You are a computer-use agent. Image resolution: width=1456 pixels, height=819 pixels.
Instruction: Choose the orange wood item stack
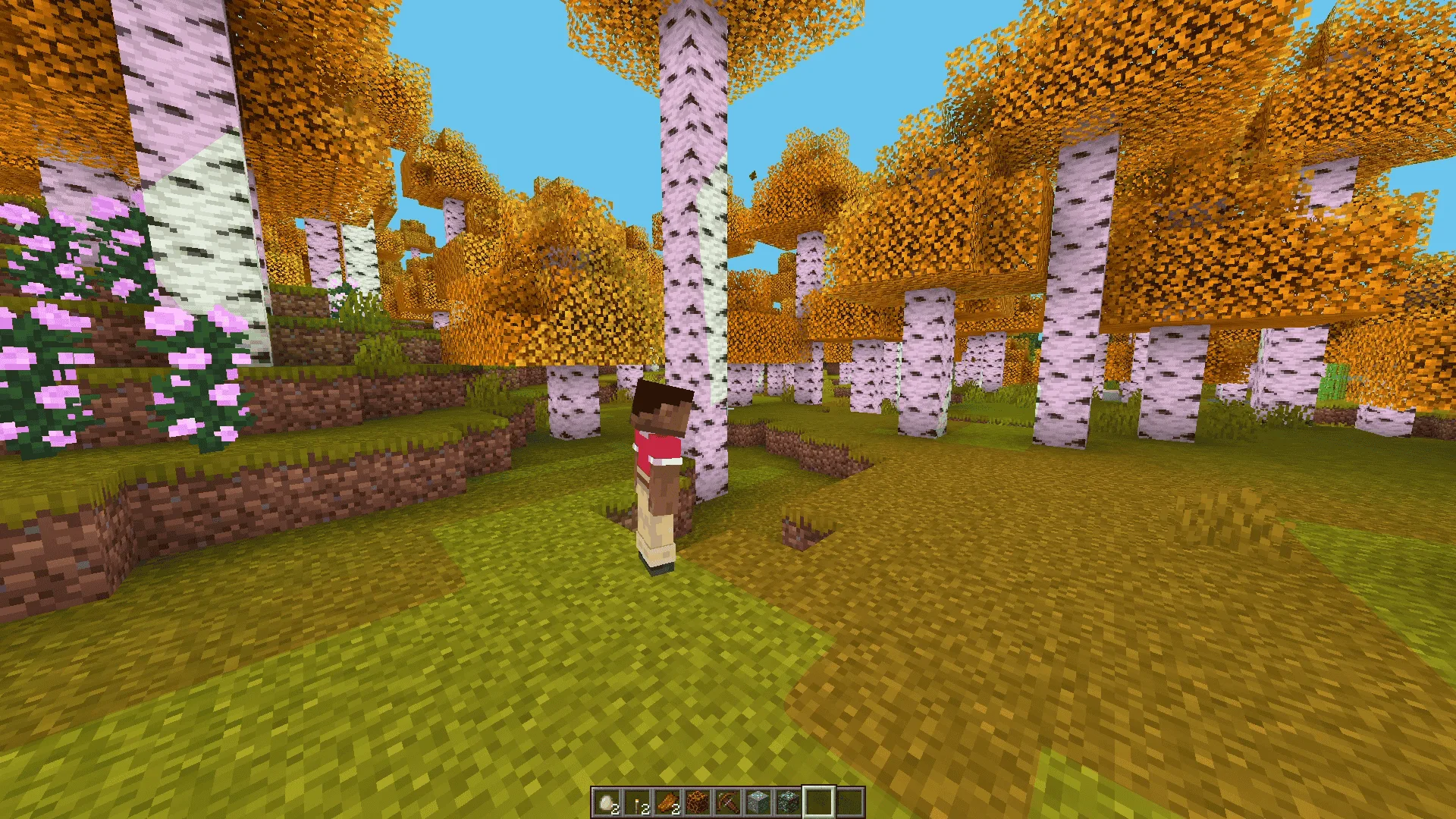(667, 802)
